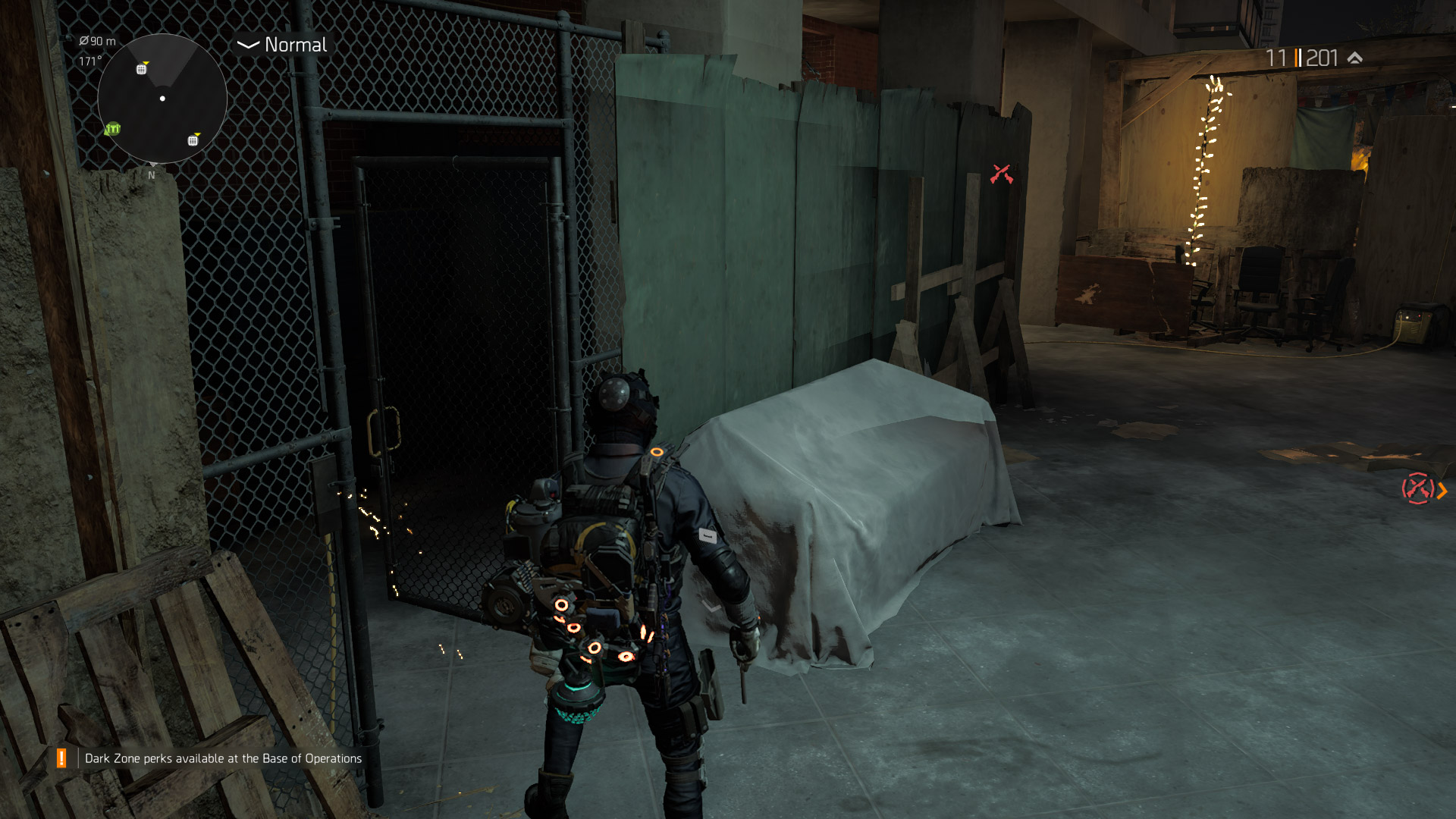Viewport: 1456px width, 819px height.
Task: Expand the Normal difficulty indicator
Action: tap(282, 45)
